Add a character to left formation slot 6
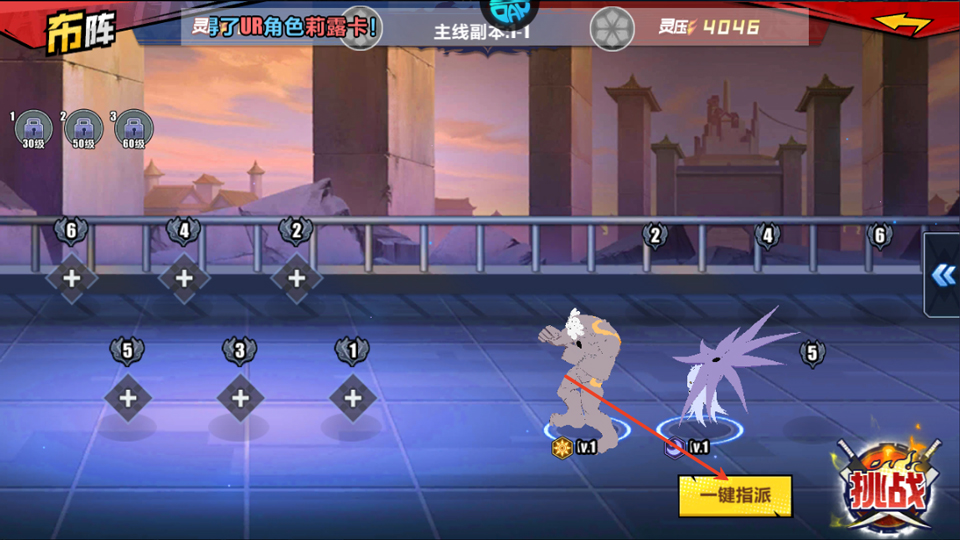The image size is (960, 540). pyautogui.click(x=72, y=279)
